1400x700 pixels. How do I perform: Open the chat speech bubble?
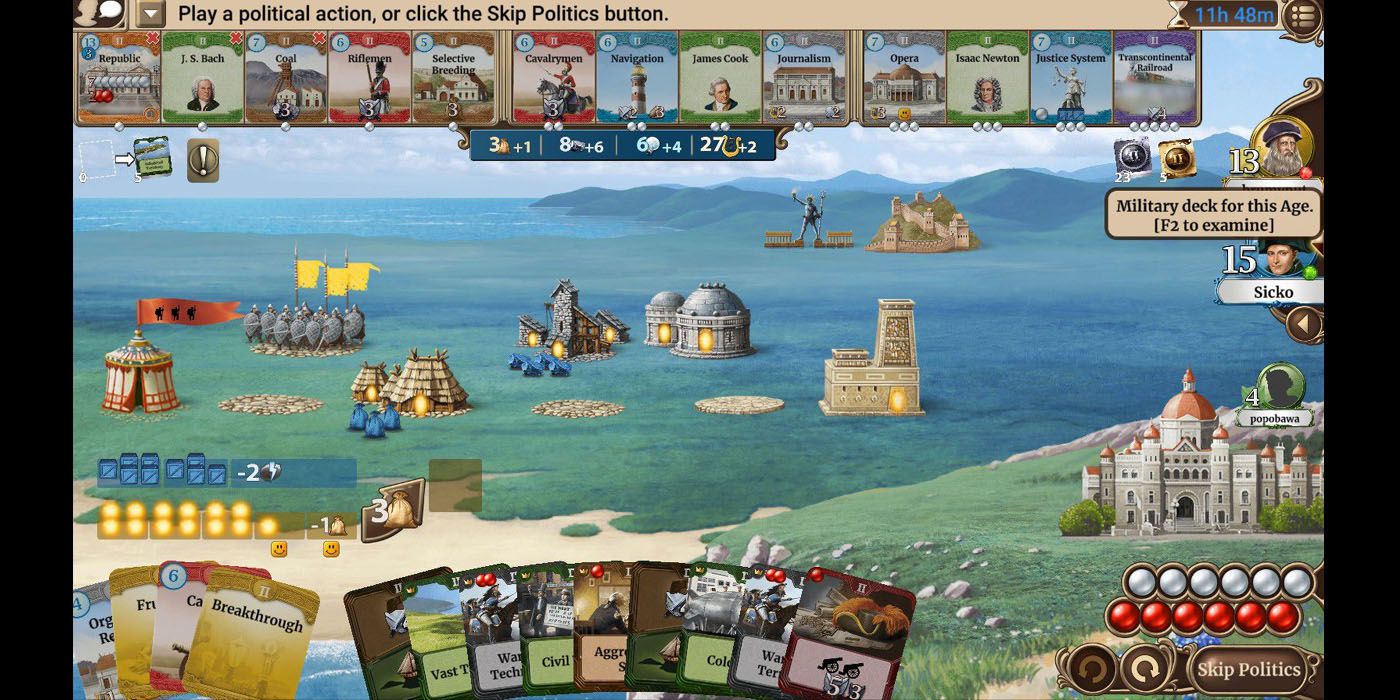pos(99,13)
